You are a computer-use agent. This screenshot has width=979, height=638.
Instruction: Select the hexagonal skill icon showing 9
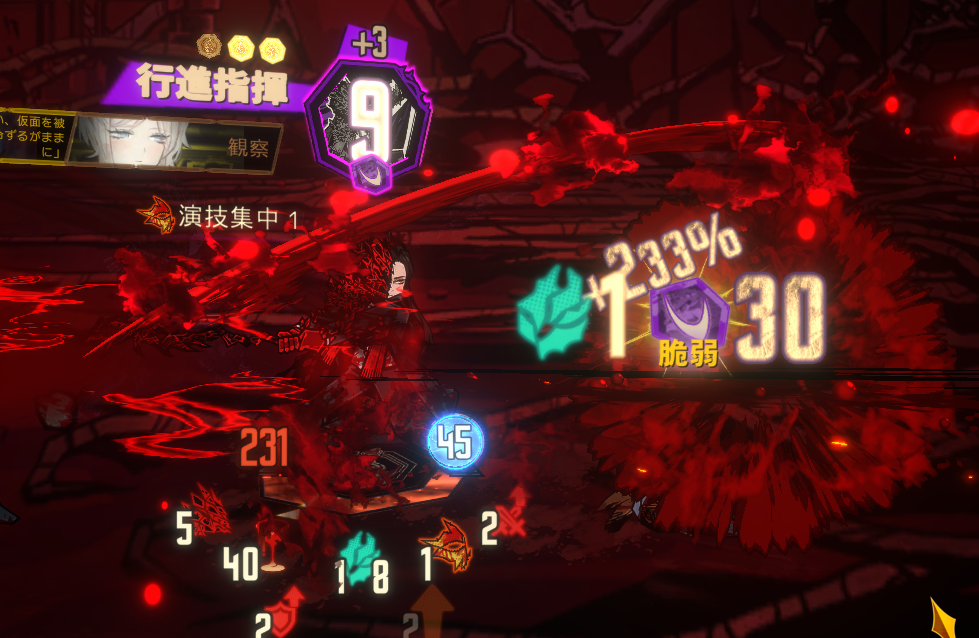368,122
